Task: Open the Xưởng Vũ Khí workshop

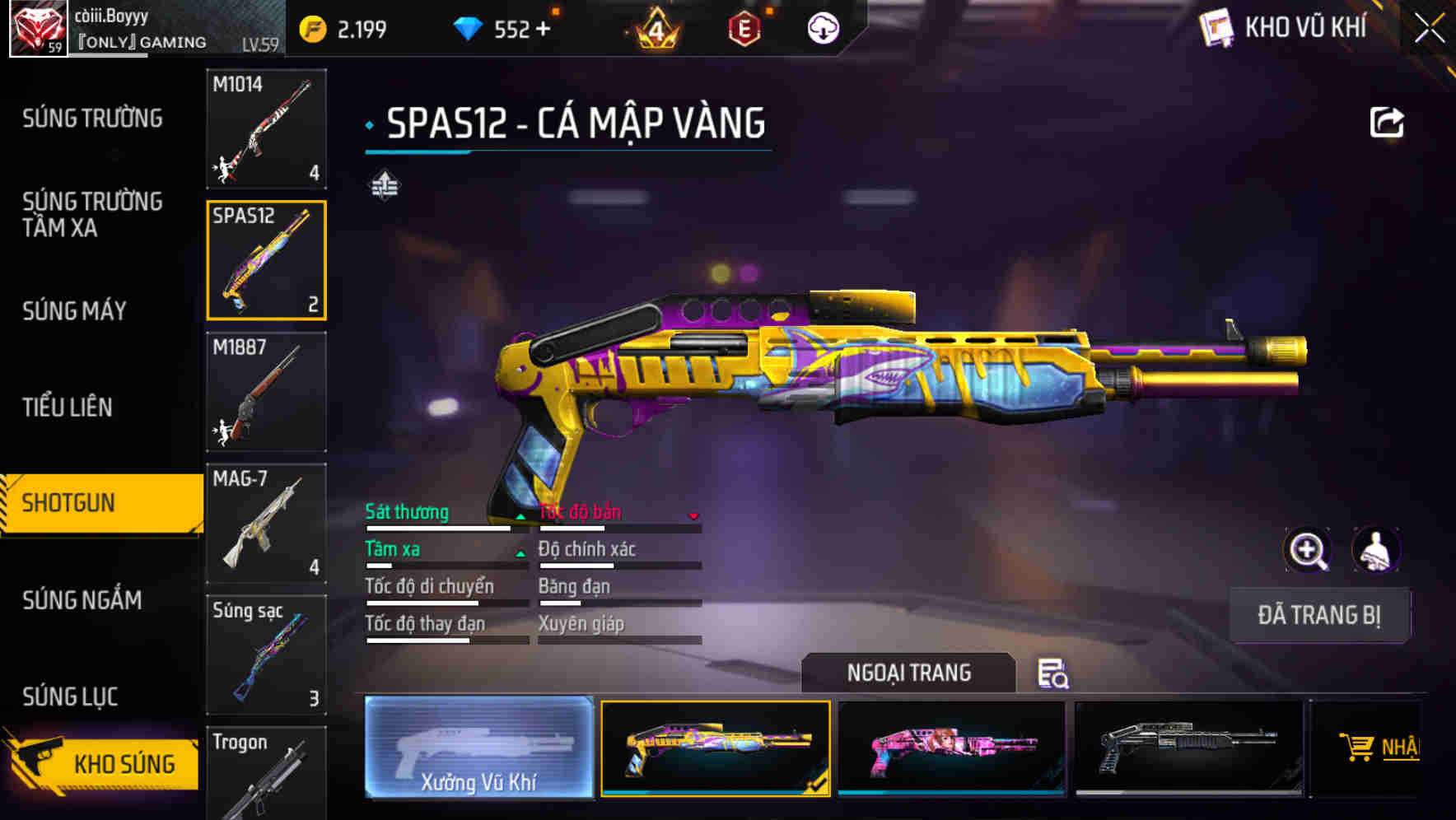Action: pos(478,748)
